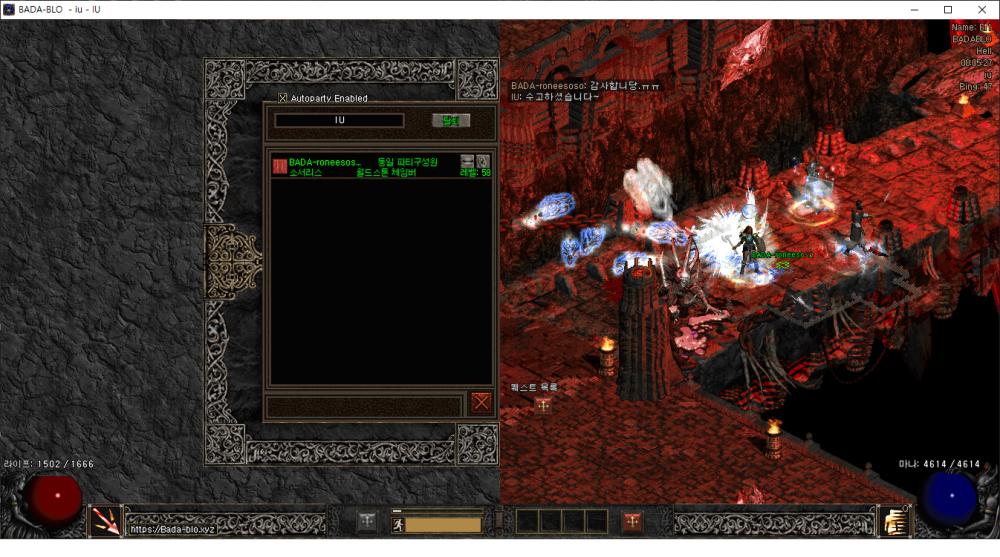Click the green button beside the IU name

coord(450,121)
